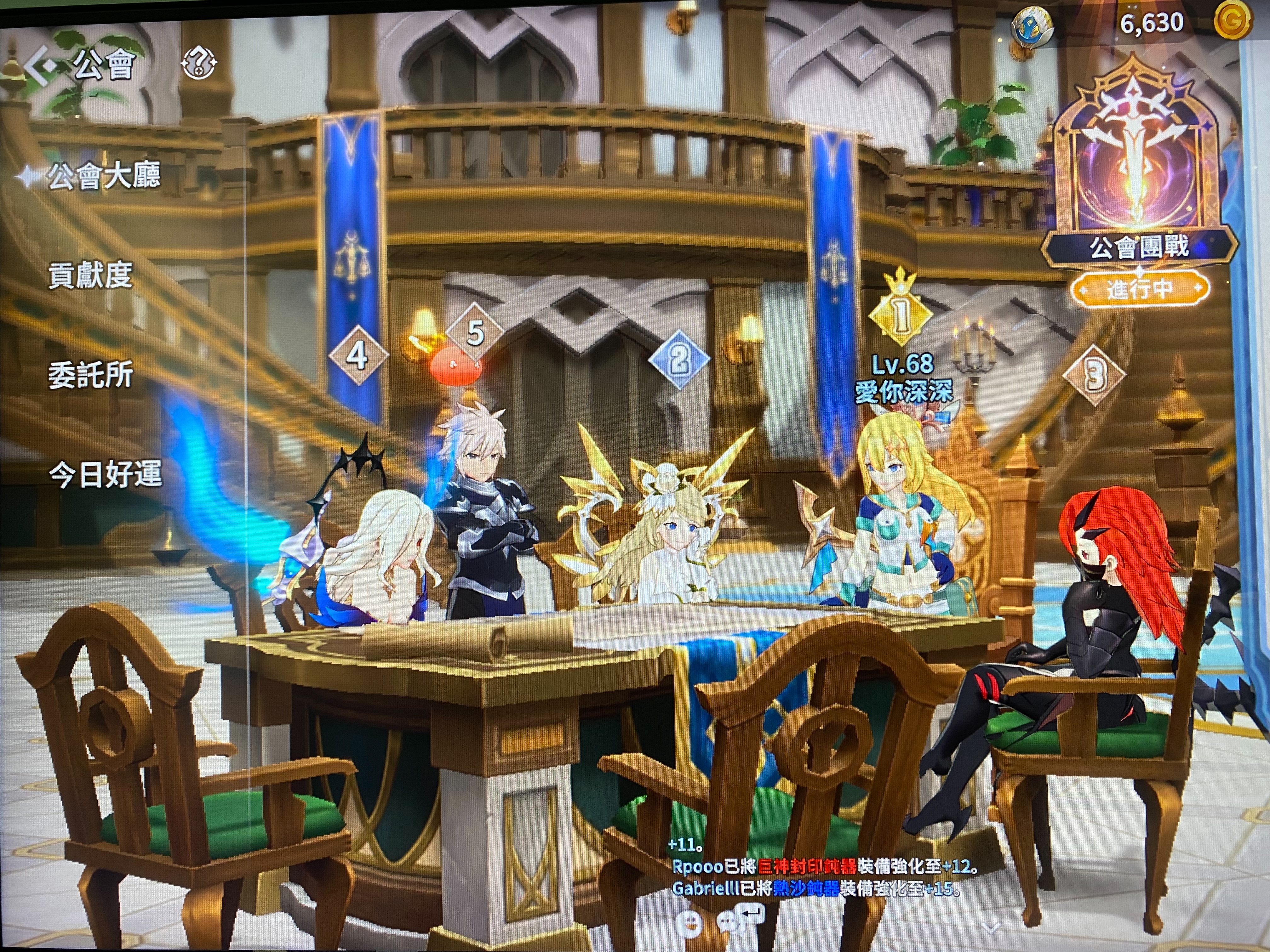Viewport: 1270px width, 952px height.
Task: Click the 進行中 status button
Action: point(1139,289)
